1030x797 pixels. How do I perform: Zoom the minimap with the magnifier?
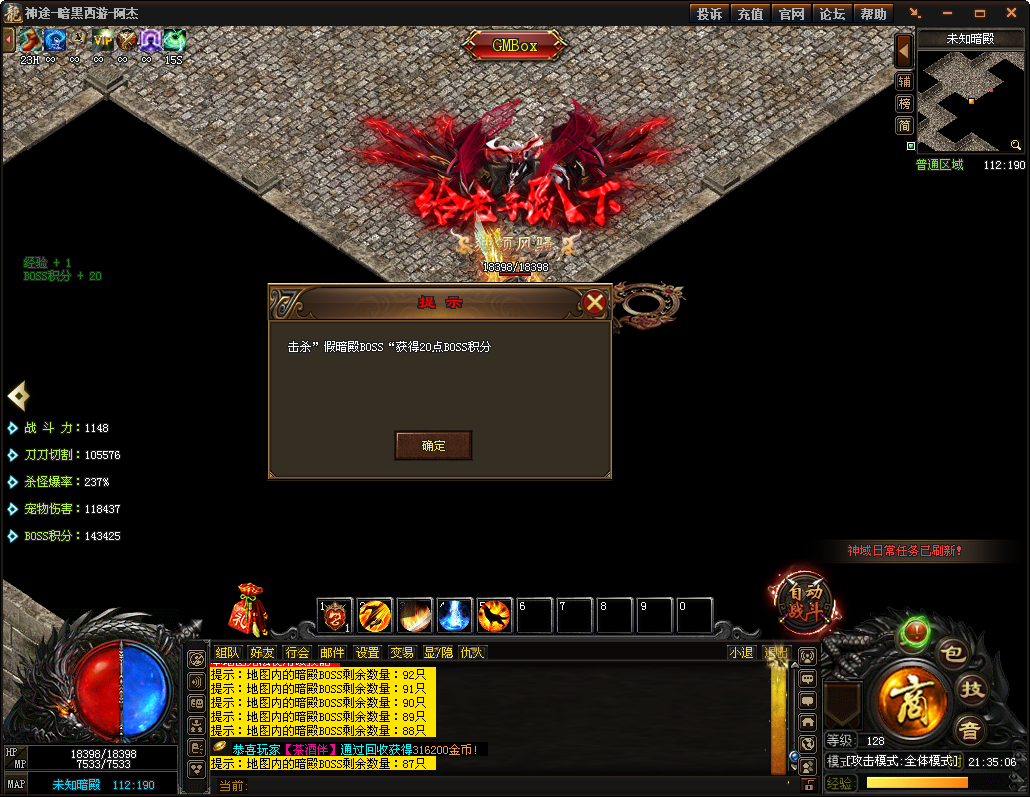tap(1016, 145)
